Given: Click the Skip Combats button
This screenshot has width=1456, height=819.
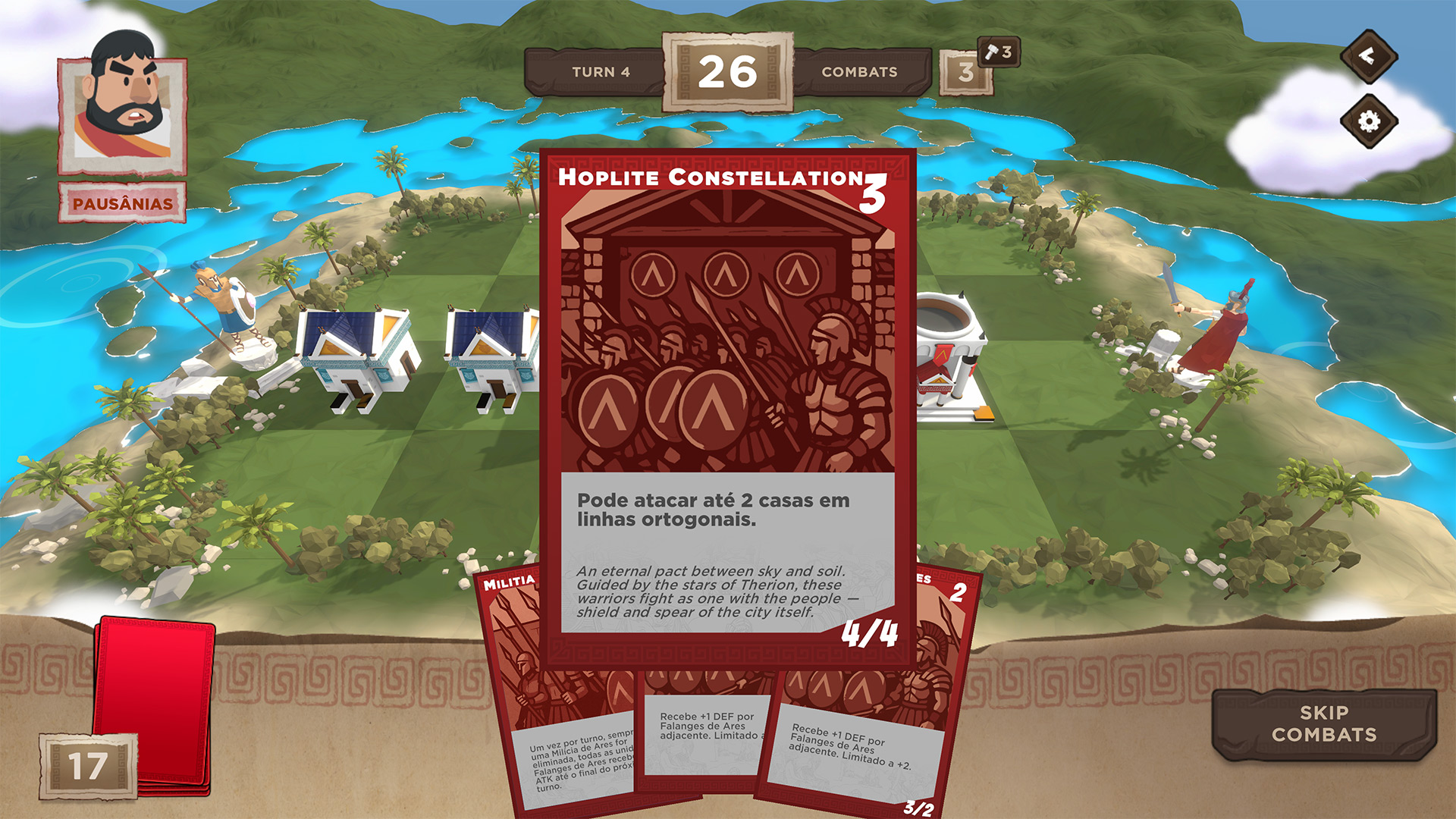Looking at the screenshot, I should pos(1324,723).
